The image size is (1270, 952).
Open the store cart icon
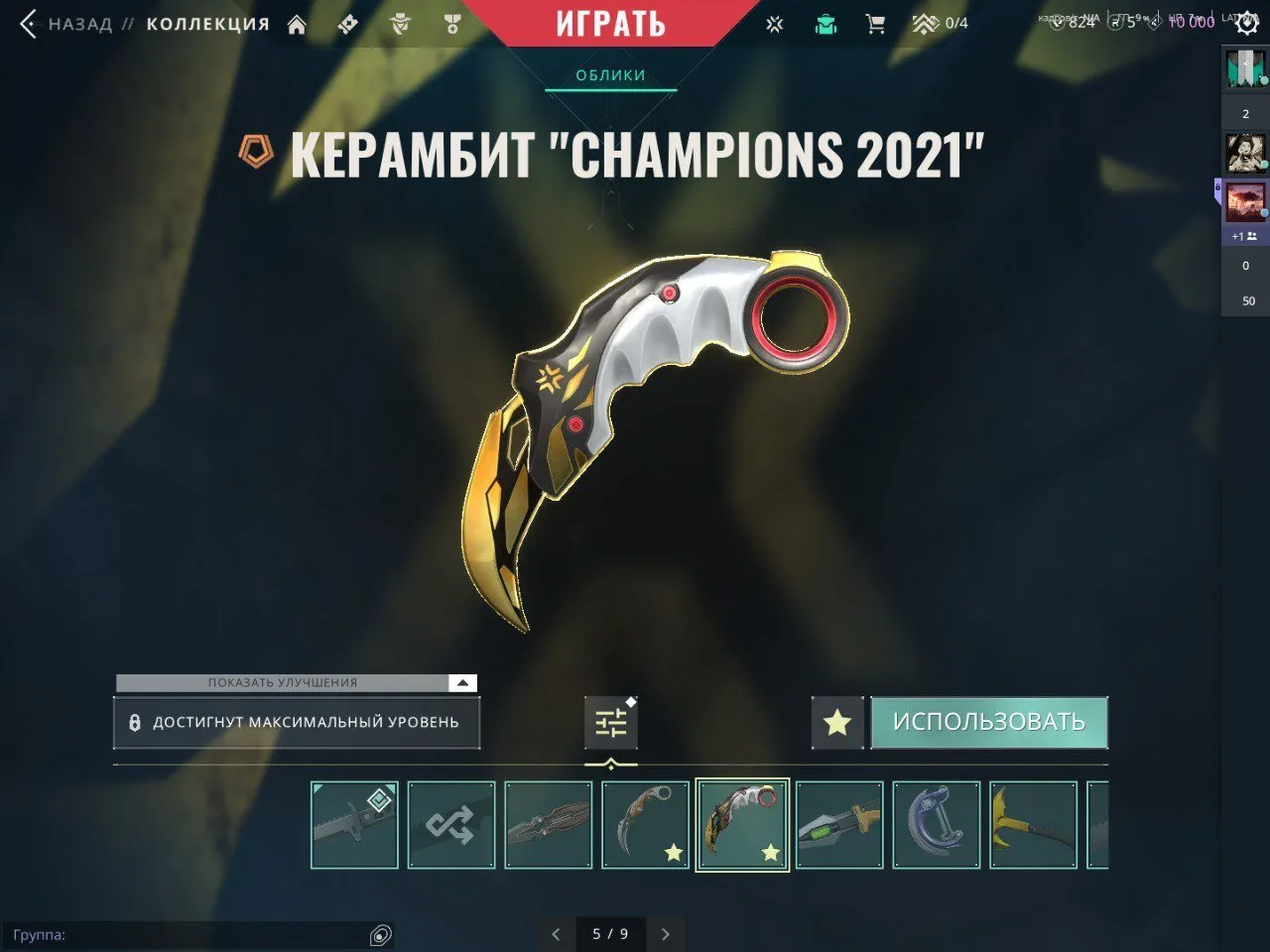pyautogui.click(x=875, y=23)
